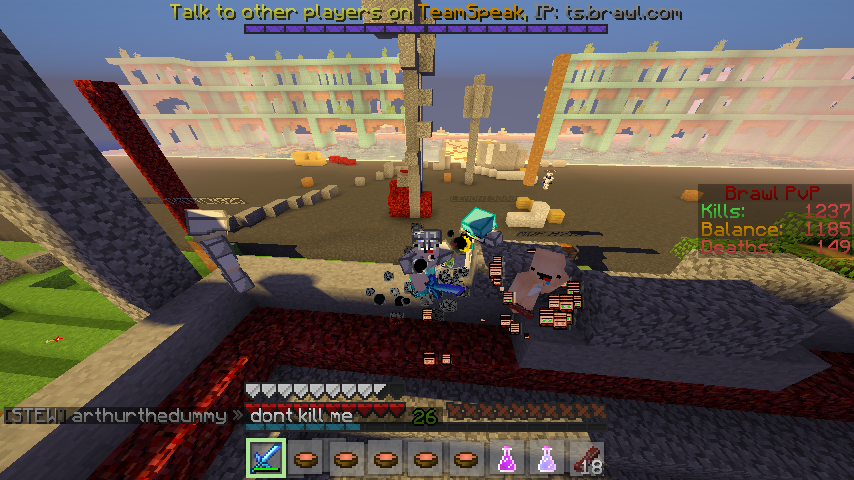Choose the slot holding the stack of 18

[x=586, y=458]
